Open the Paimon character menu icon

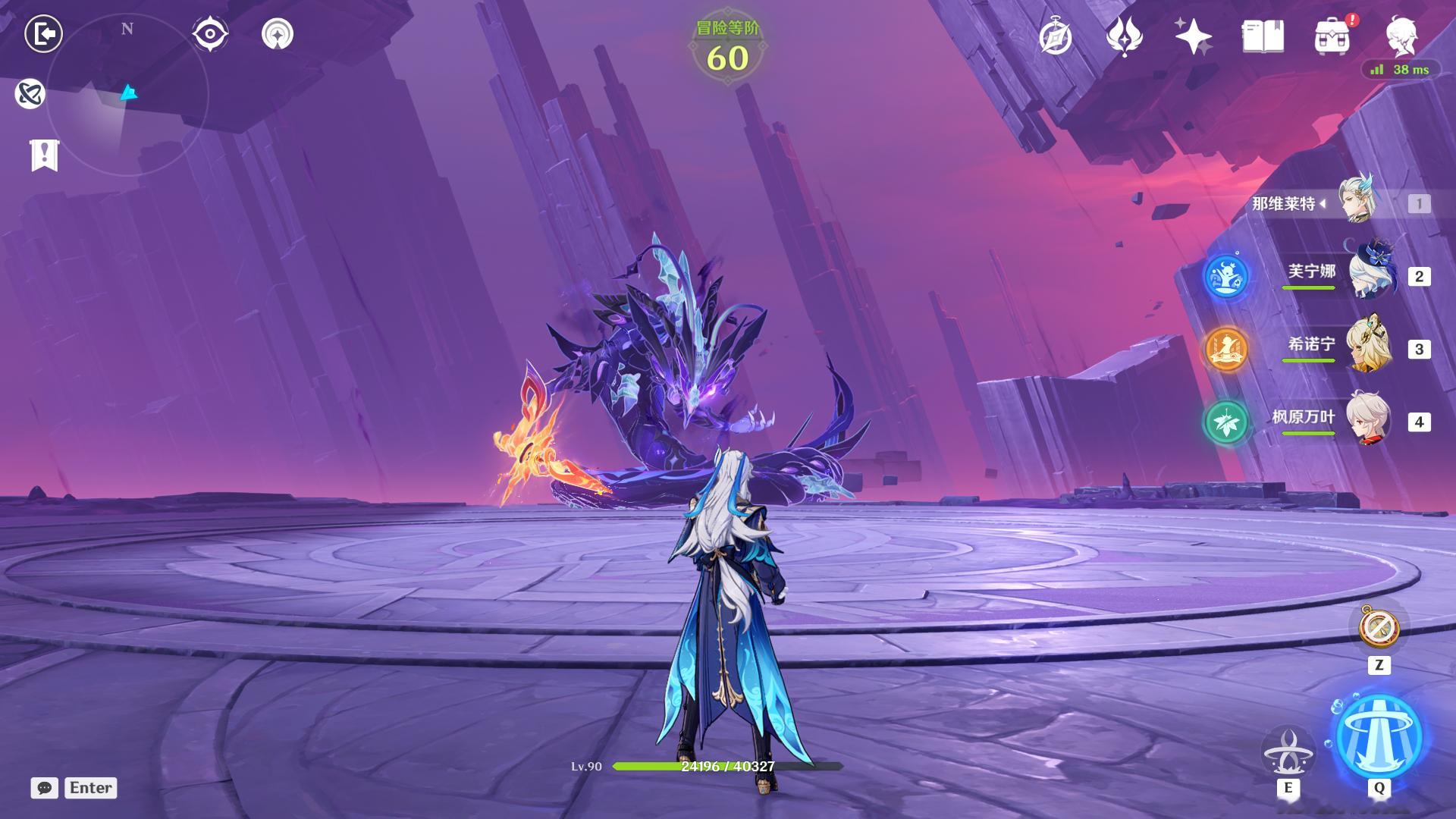[x=1402, y=36]
